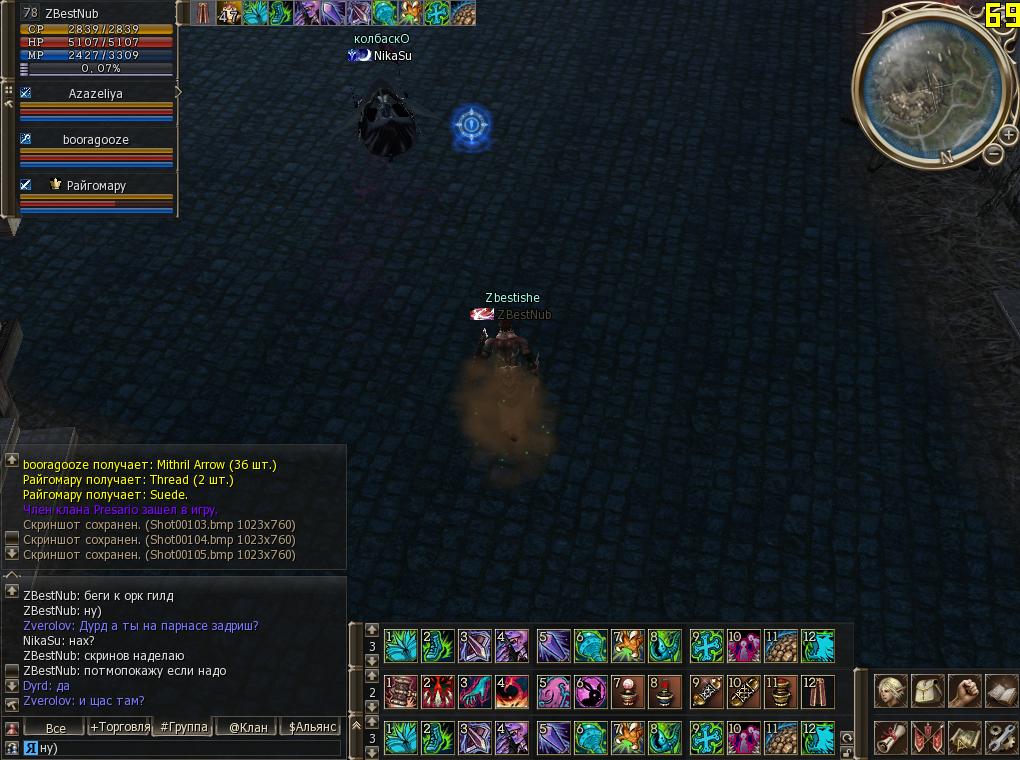Image resolution: width=1020 pixels, height=760 pixels.
Task: Open the actions fist icon
Action: 963,691
